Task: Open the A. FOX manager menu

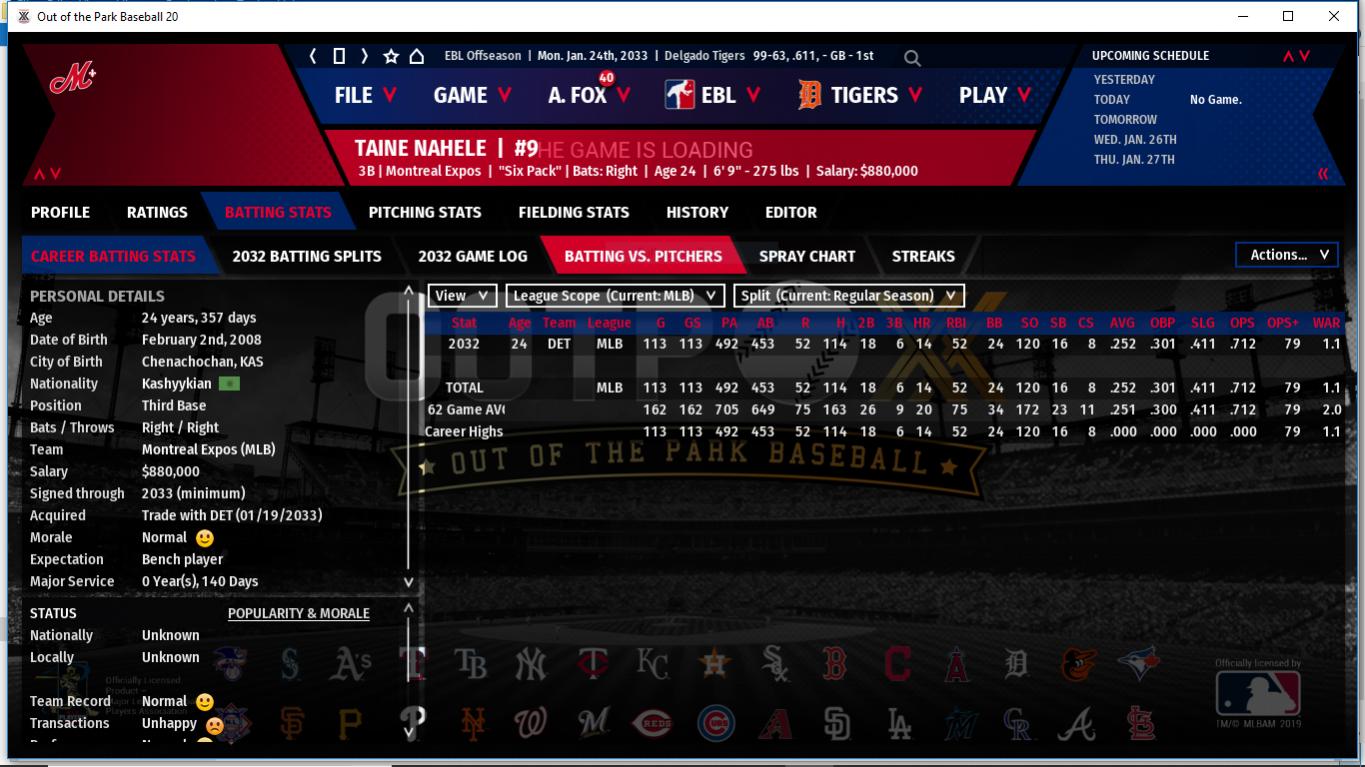Action: (589, 95)
